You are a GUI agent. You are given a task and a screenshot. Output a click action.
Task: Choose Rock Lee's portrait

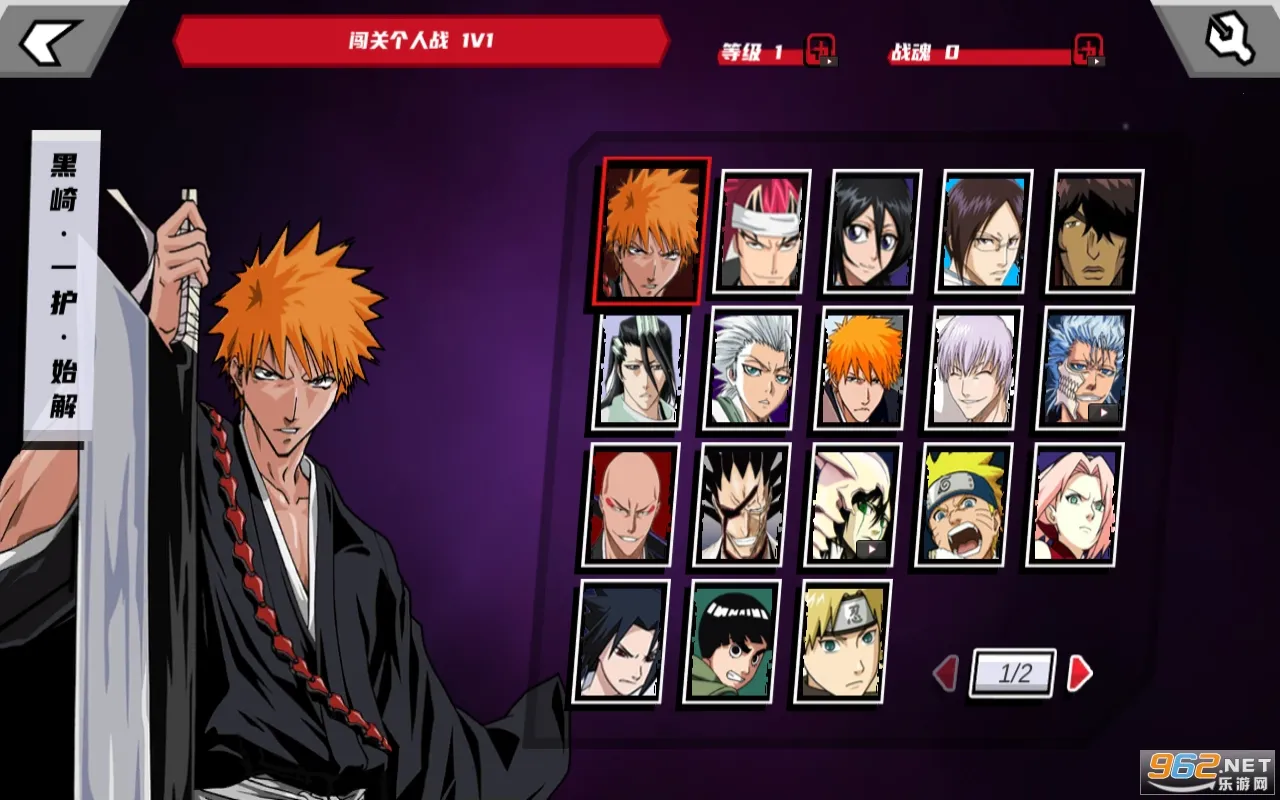731,641
